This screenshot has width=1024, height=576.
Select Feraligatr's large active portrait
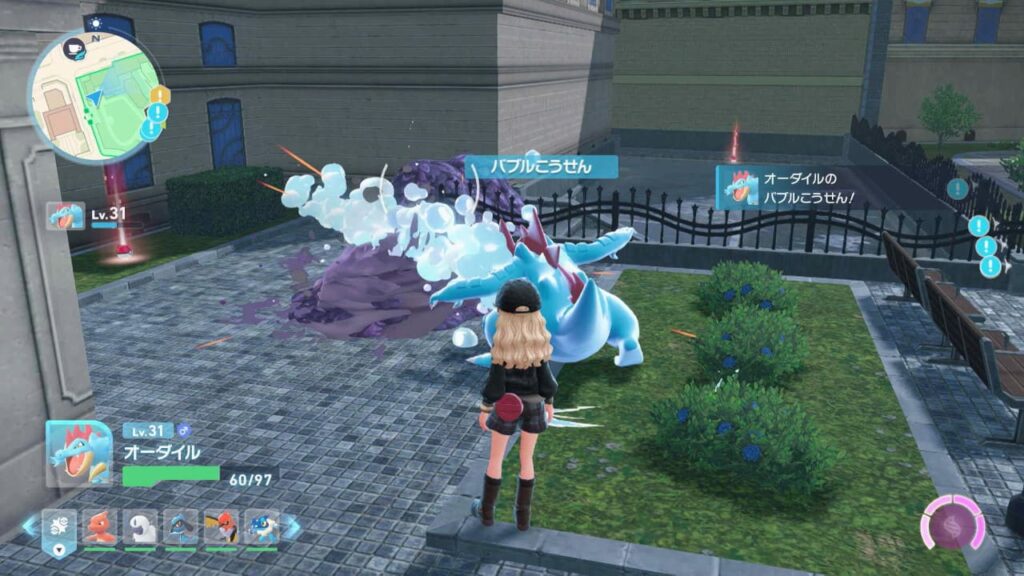[x=79, y=453]
